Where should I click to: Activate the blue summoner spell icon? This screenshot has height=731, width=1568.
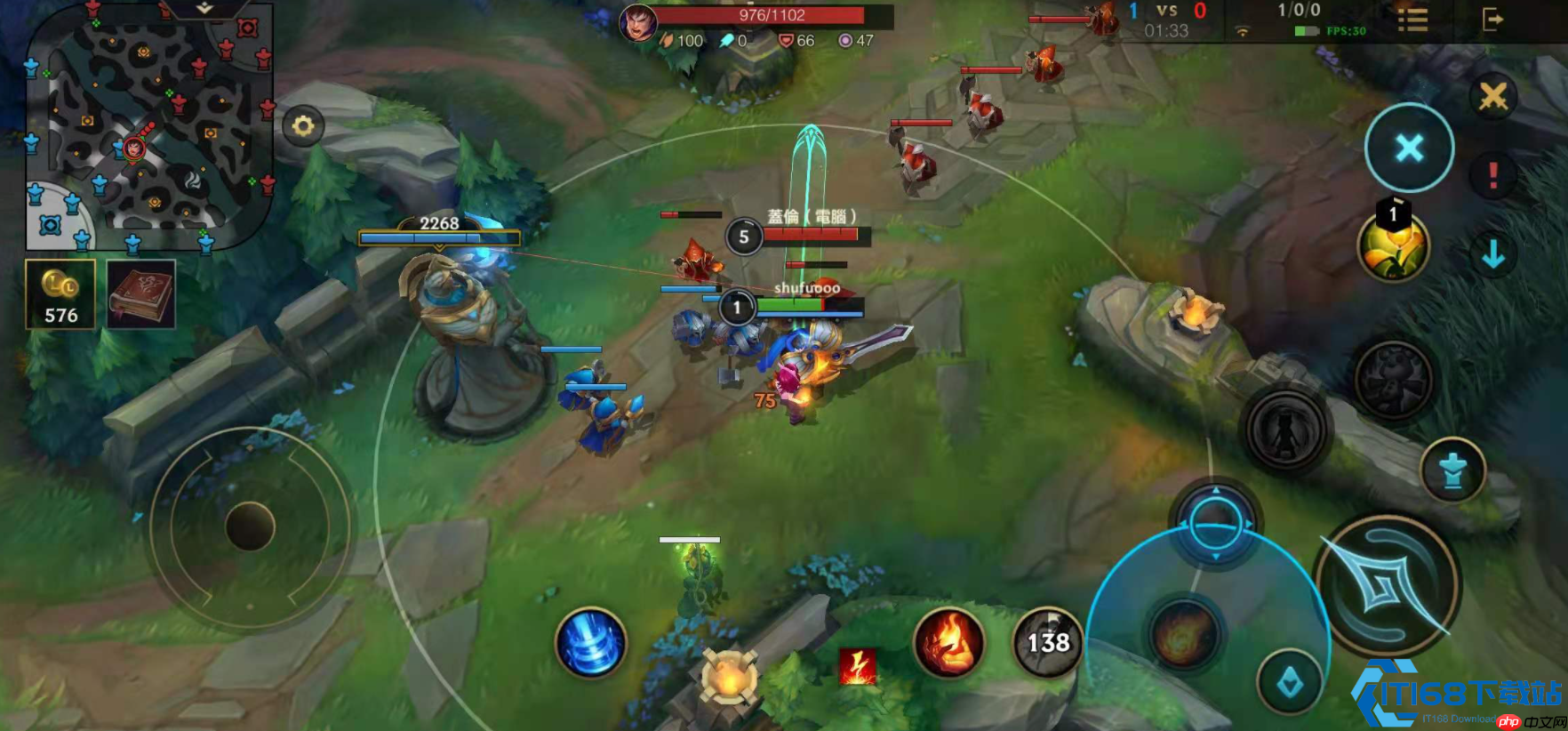pyautogui.click(x=590, y=642)
